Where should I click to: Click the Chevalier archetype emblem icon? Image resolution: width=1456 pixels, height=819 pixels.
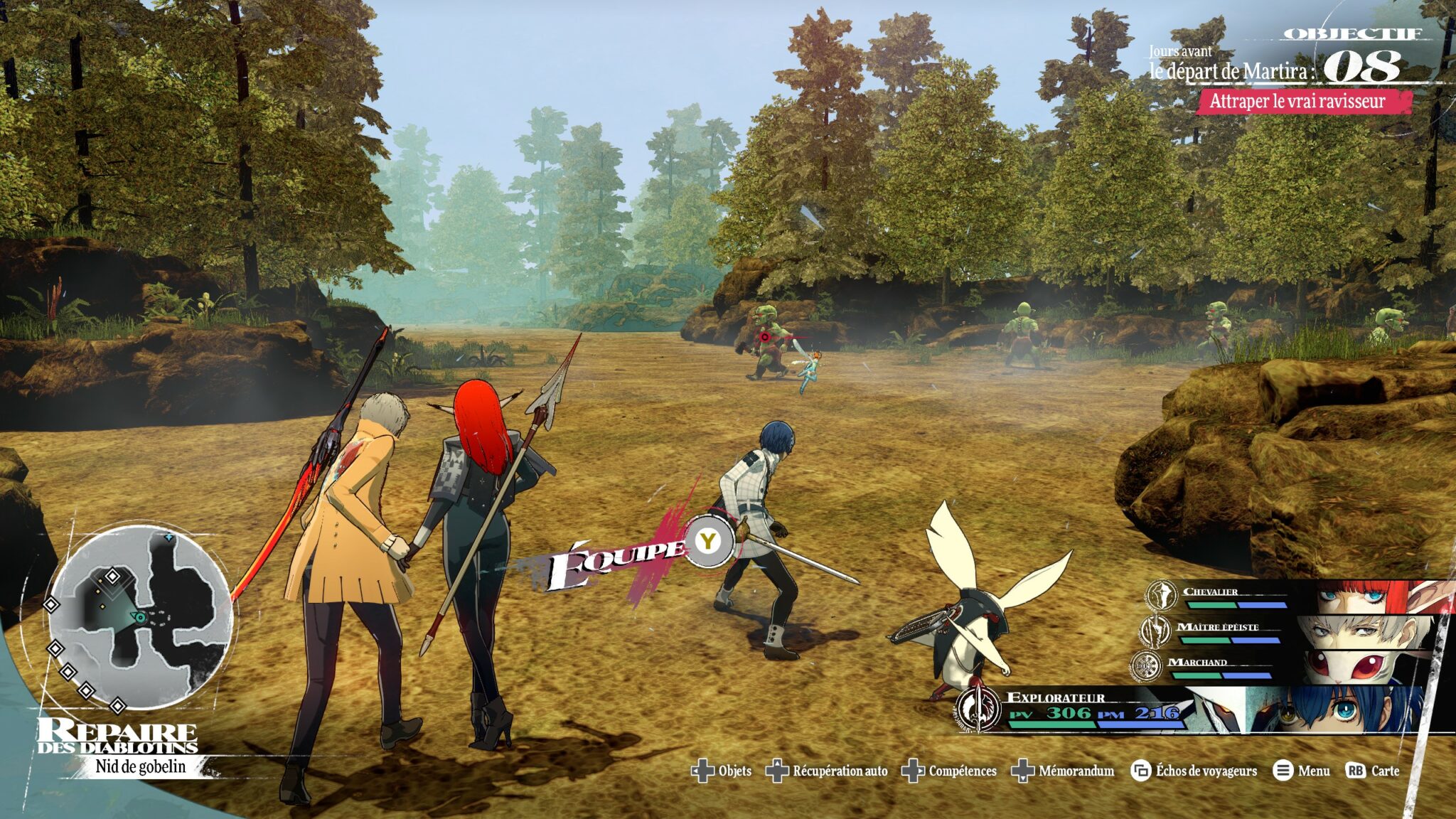tap(1162, 595)
